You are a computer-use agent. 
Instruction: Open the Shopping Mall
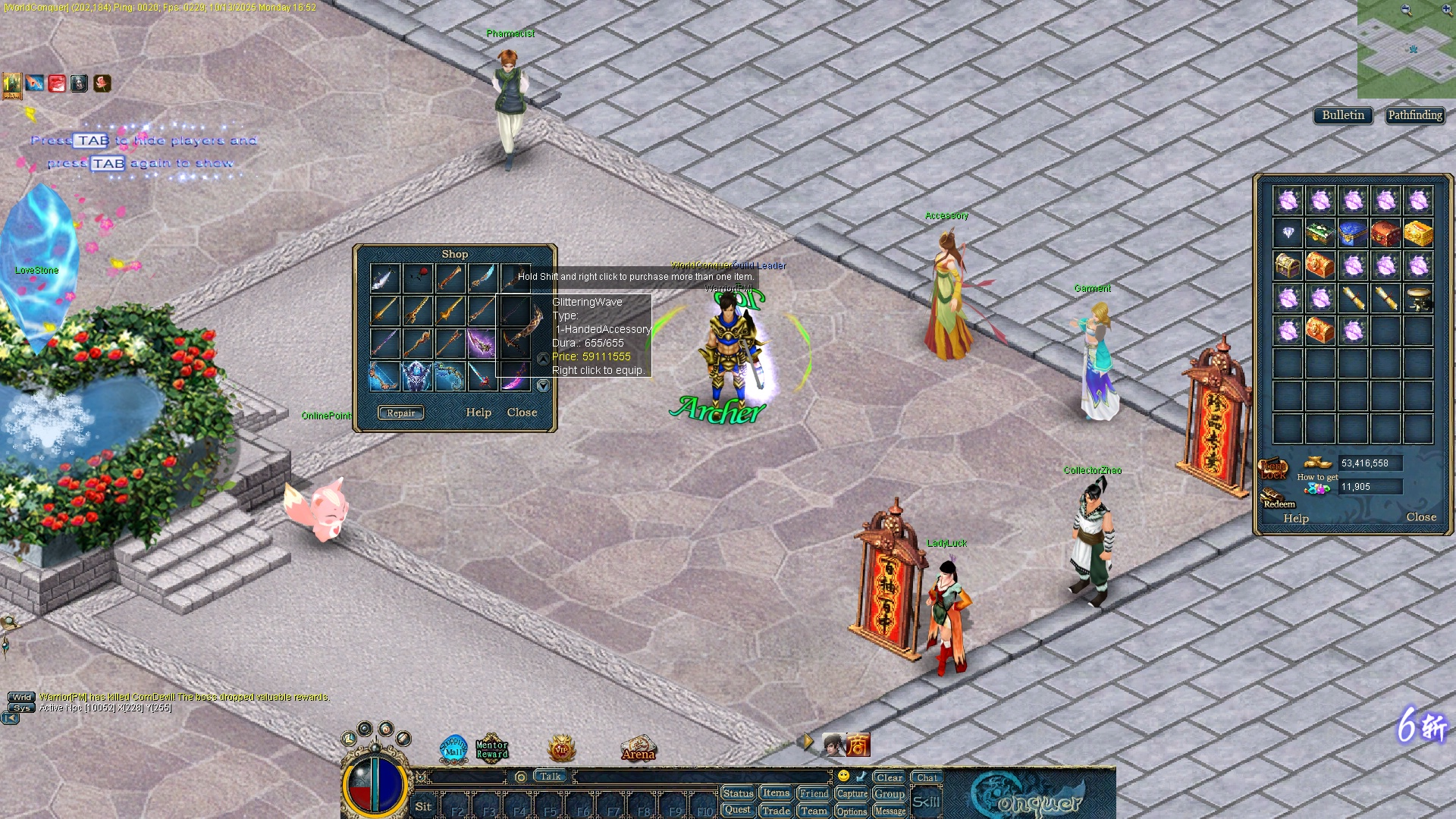click(454, 749)
